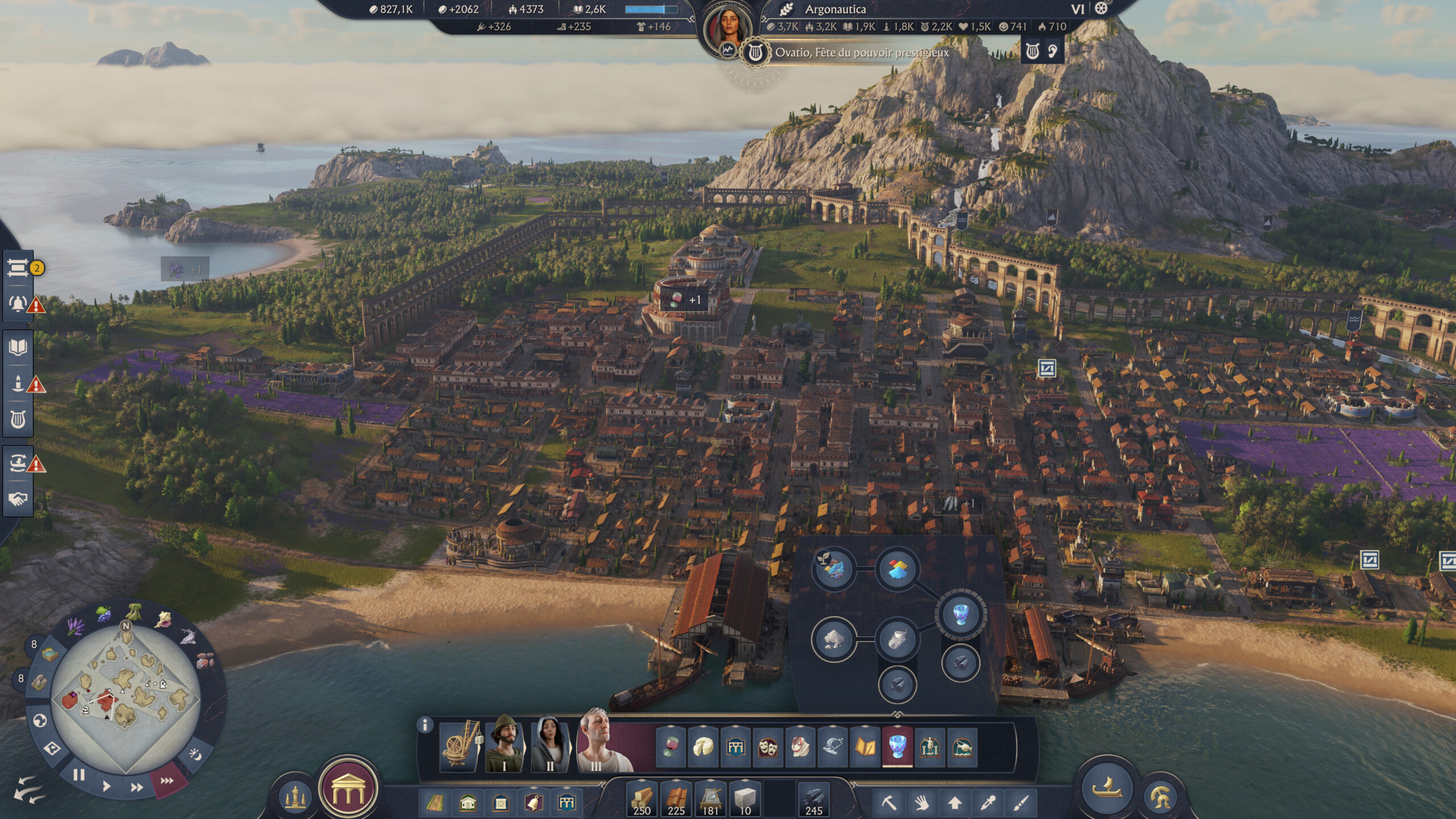Open the settings gear icon
Image resolution: width=1456 pixels, height=819 pixels.
point(1101,9)
